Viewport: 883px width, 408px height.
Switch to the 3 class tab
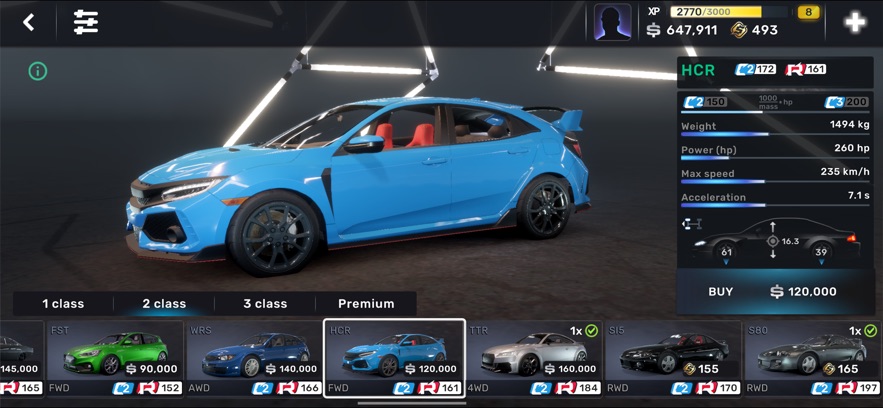tap(265, 303)
